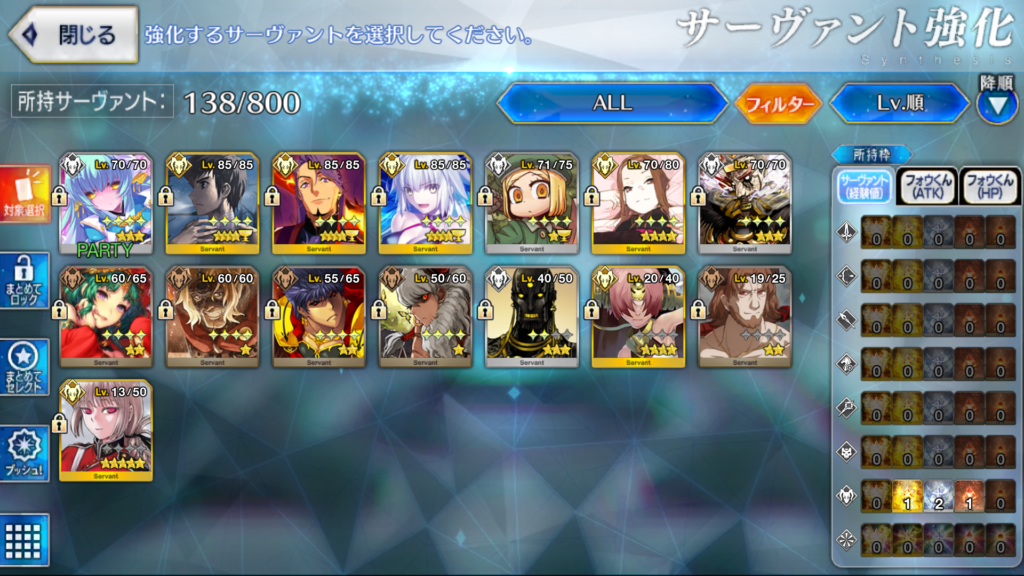Open the フォウくん(HP) tab
This screenshot has height=576, width=1024.
(989, 186)
